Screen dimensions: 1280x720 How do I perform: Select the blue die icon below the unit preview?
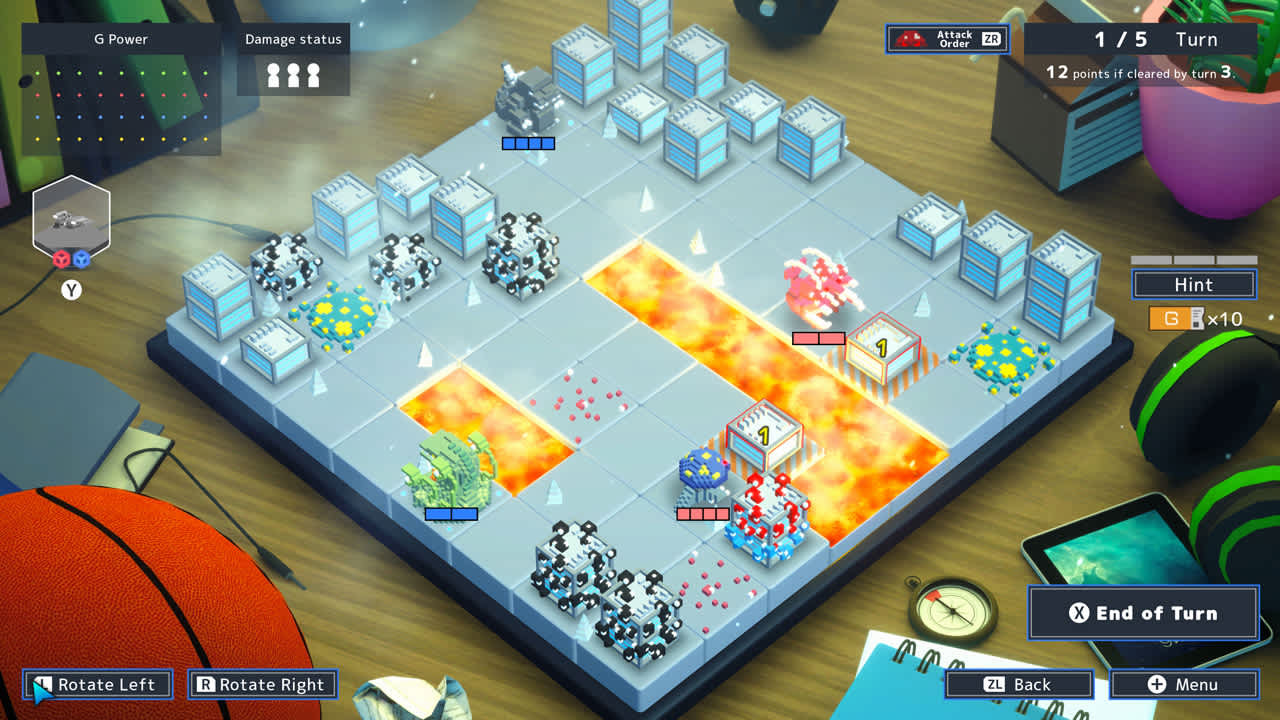[x=81, y=258]
